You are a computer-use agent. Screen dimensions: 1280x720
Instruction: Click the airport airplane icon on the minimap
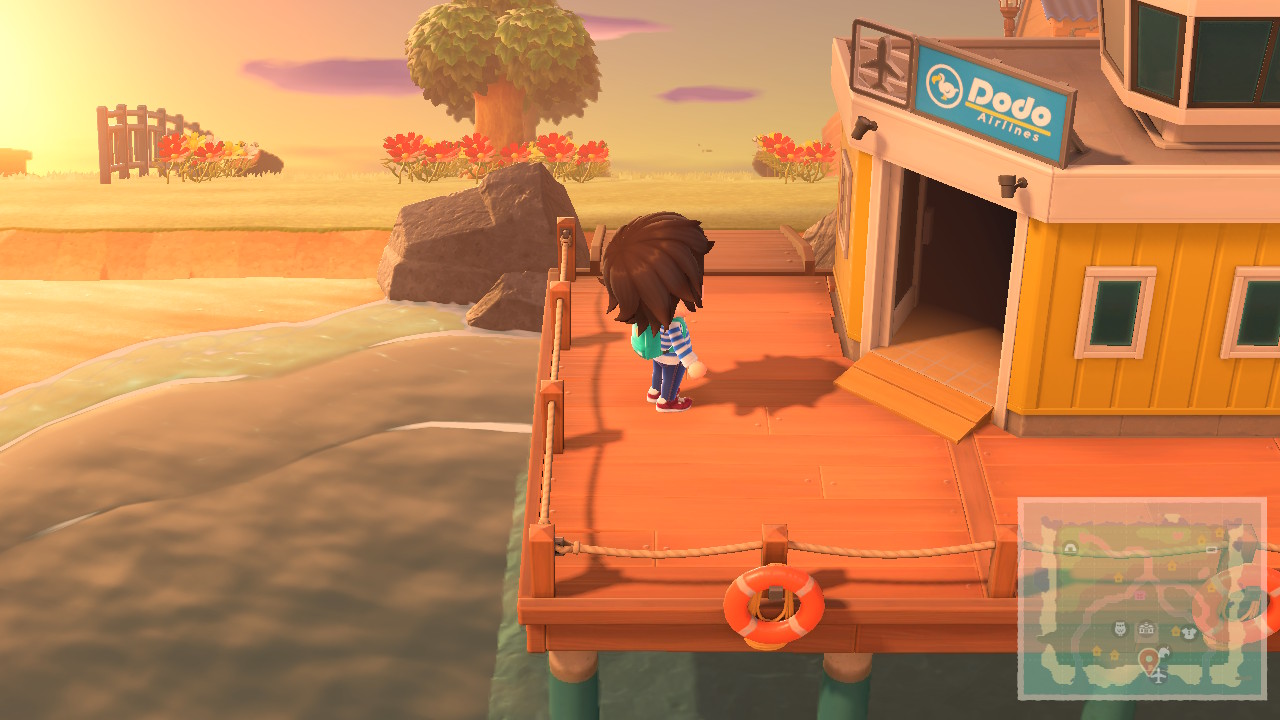[1158, 677]
